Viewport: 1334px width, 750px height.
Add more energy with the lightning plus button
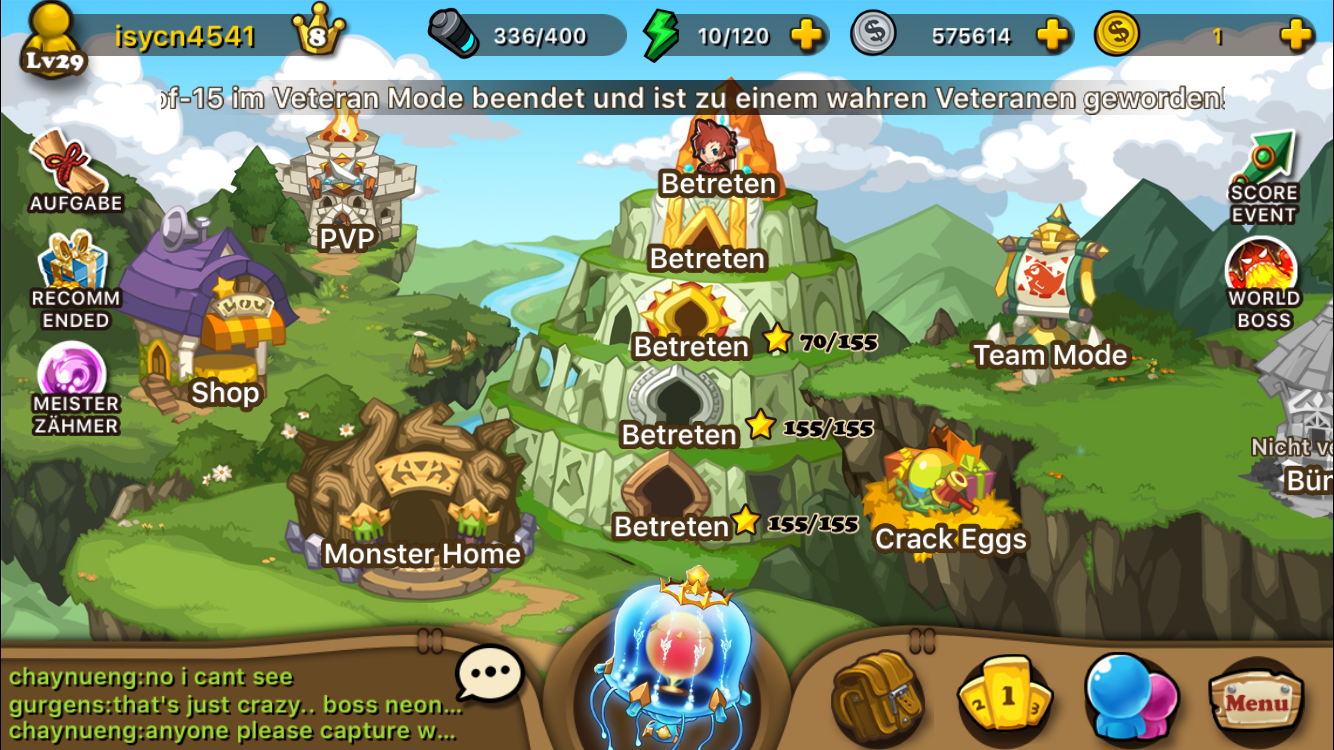806,37
